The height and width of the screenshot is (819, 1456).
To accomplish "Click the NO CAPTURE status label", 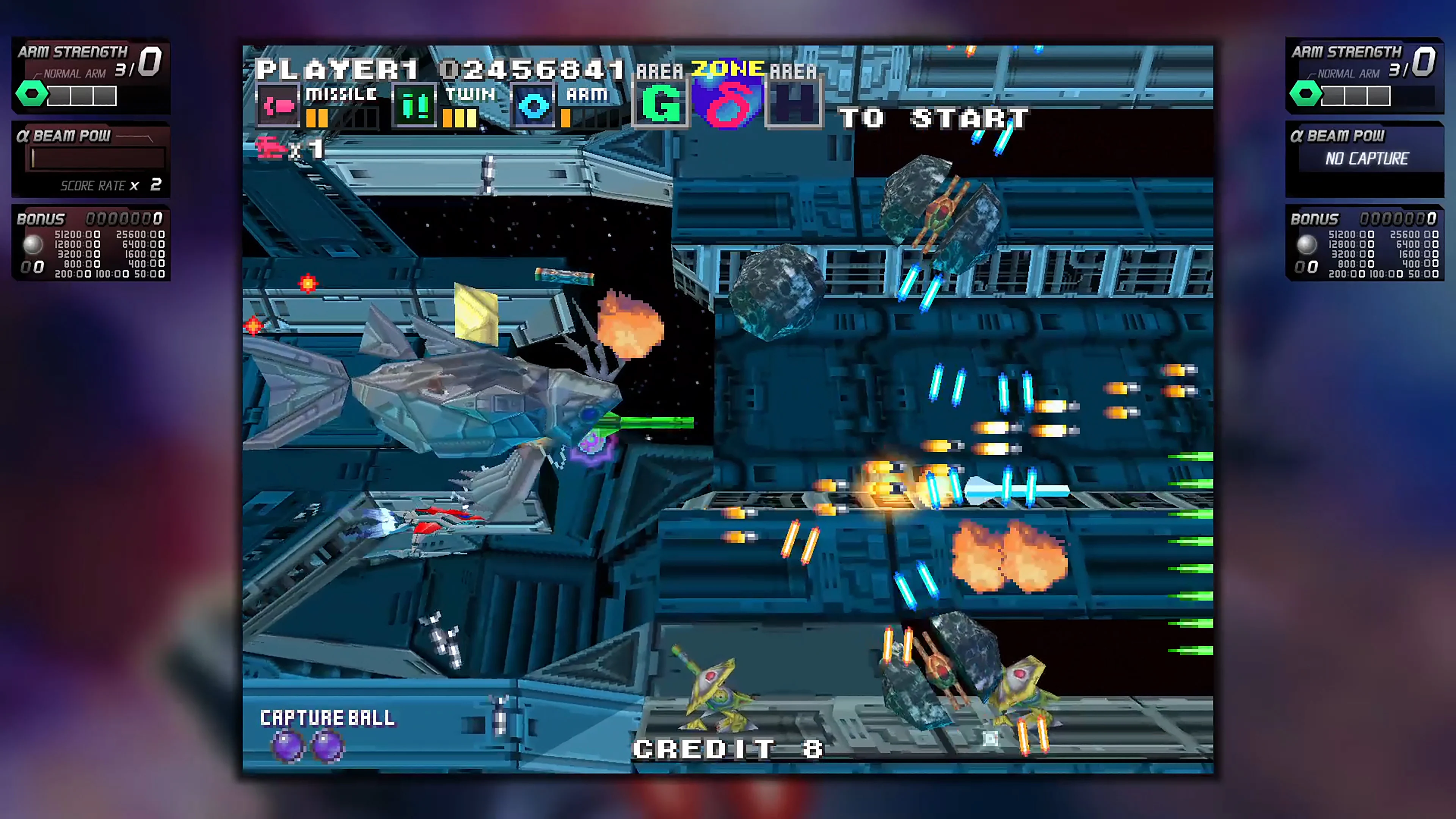I will coord(1366,159).
